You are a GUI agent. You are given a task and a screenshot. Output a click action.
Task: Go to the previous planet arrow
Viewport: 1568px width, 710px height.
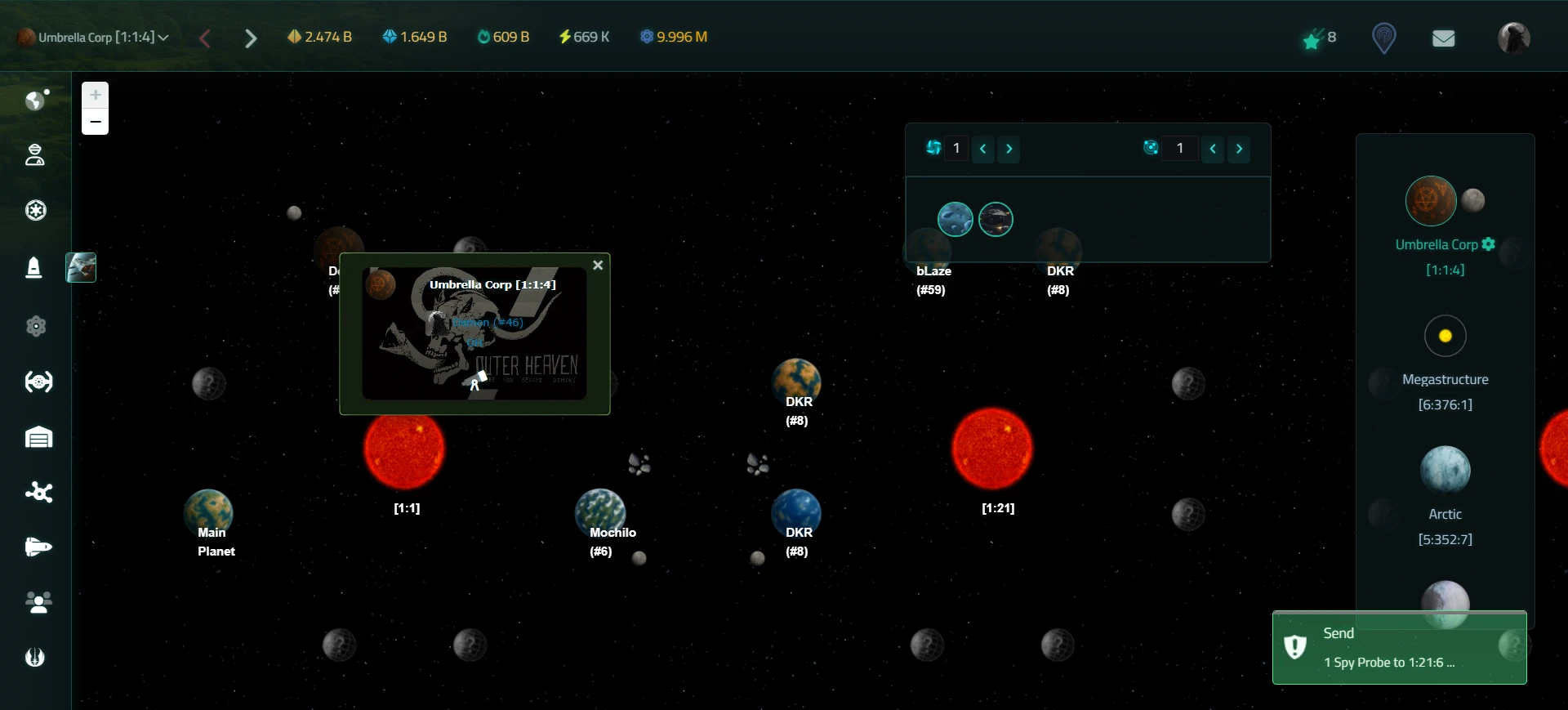(x=205, y=38)
